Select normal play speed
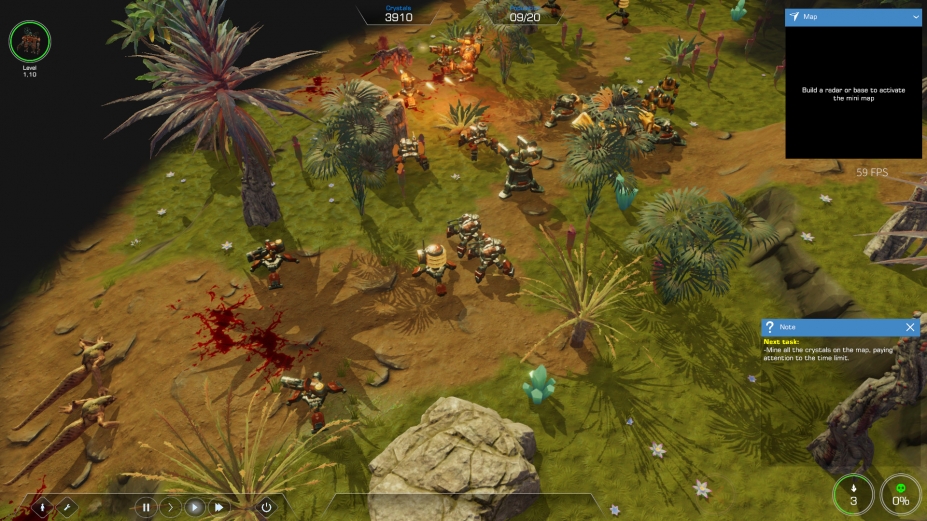 pos(195,507)
